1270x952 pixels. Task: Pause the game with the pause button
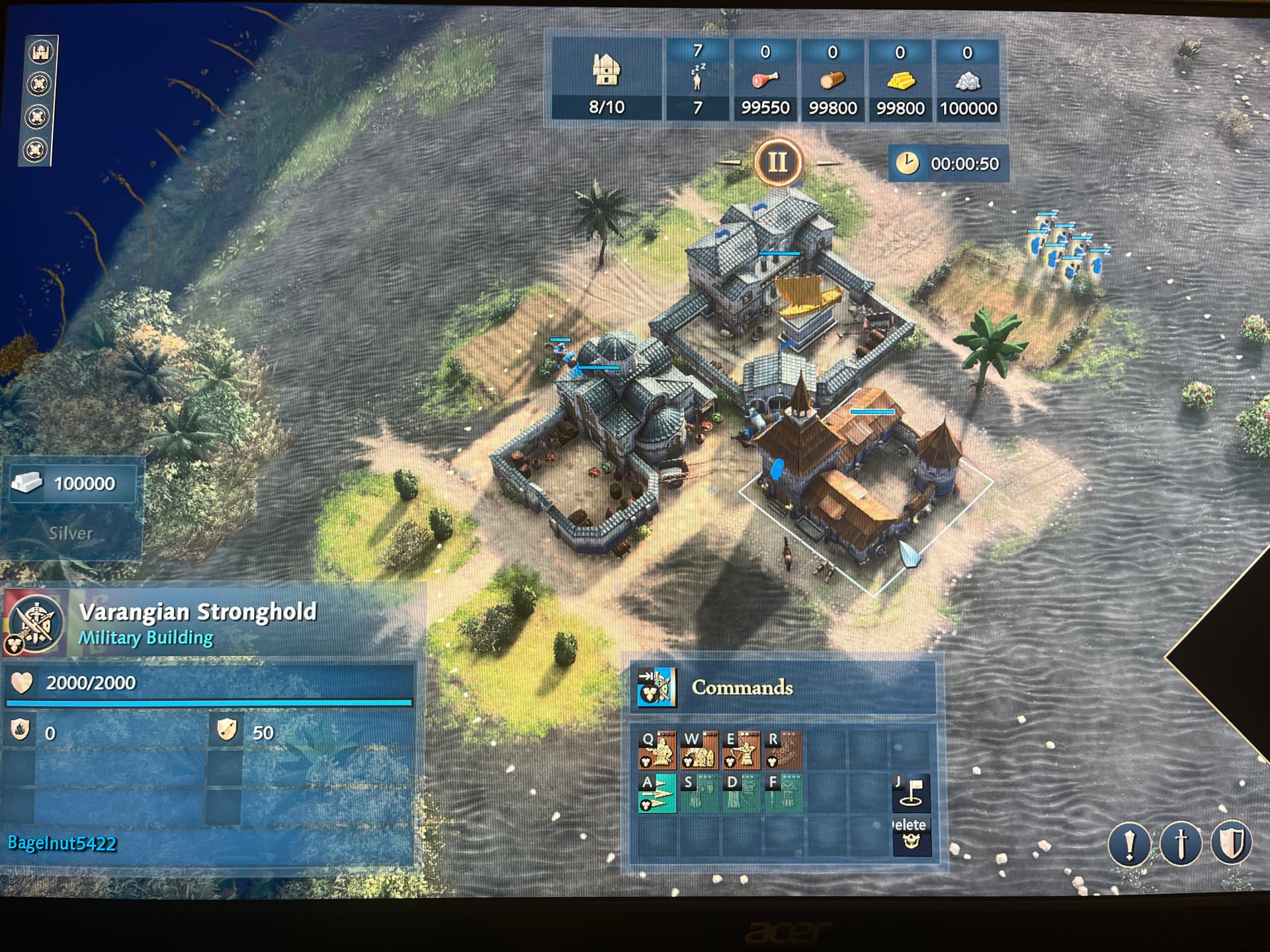pyautogui.click(x=777, y=162)
